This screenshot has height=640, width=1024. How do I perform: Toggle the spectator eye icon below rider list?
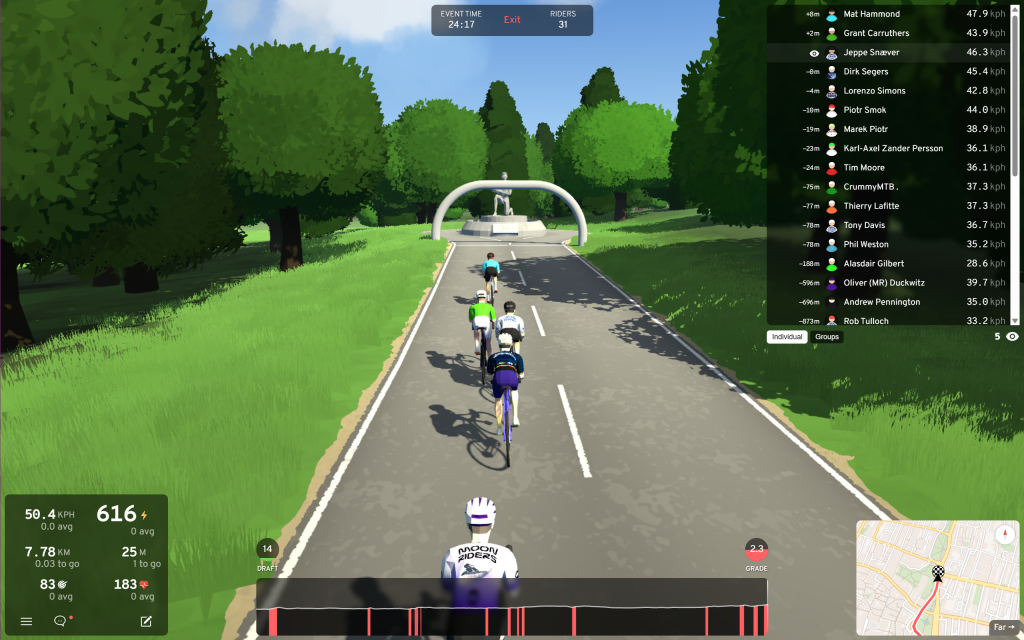click(x=1012, y=337)
